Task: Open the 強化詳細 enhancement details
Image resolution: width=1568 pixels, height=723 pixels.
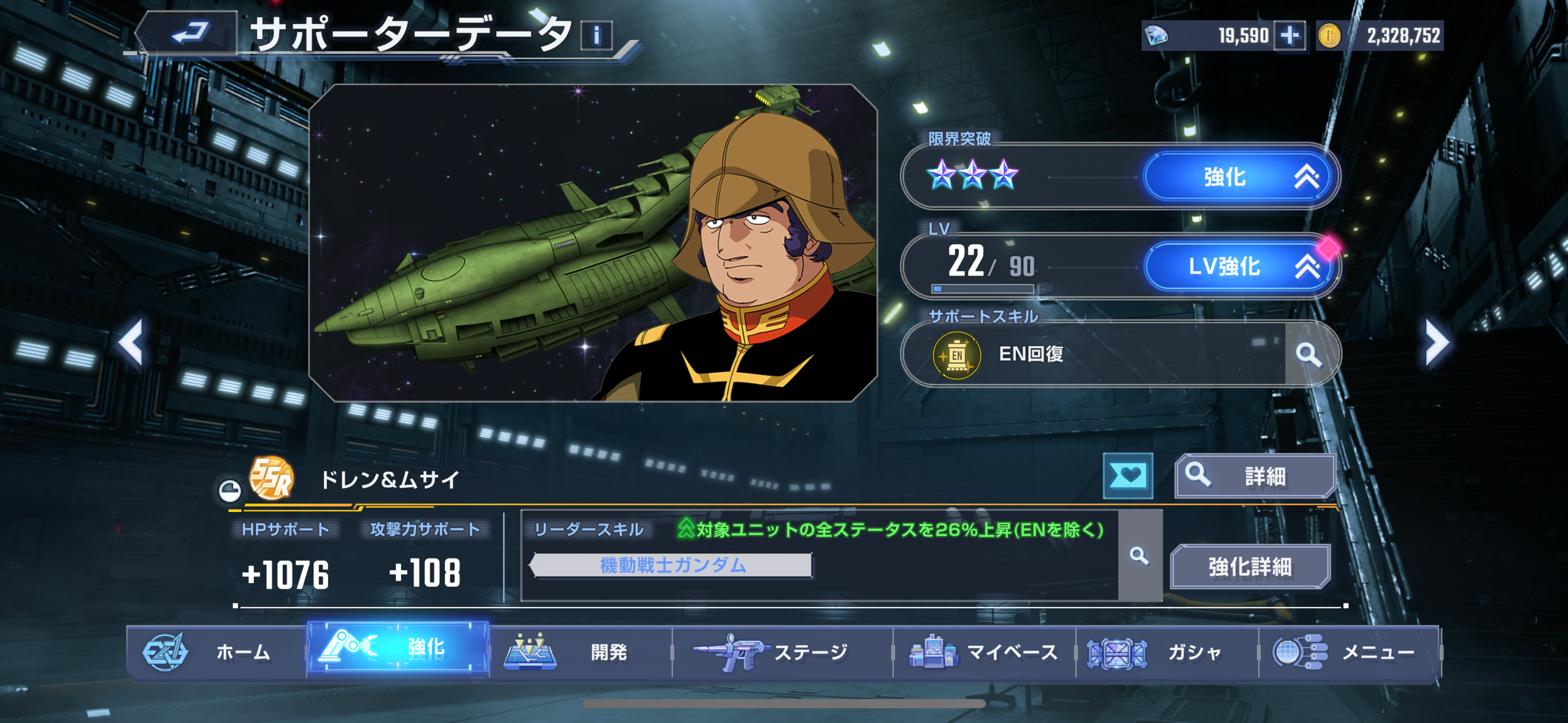Action: tap(1250, 567)
